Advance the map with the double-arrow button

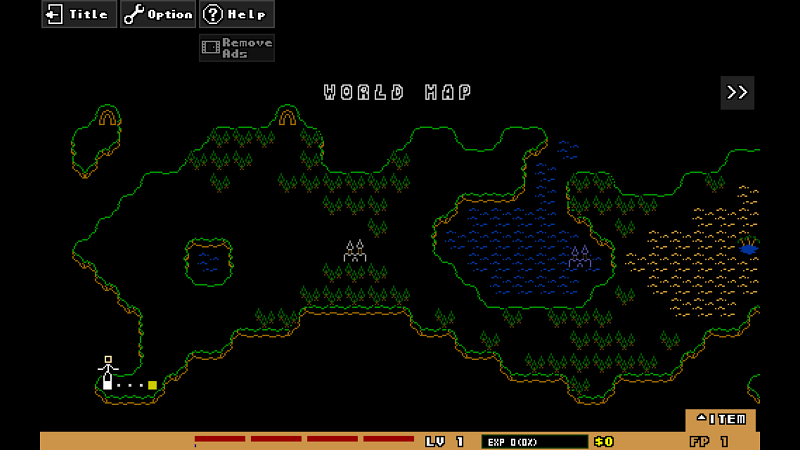(737, 92)
